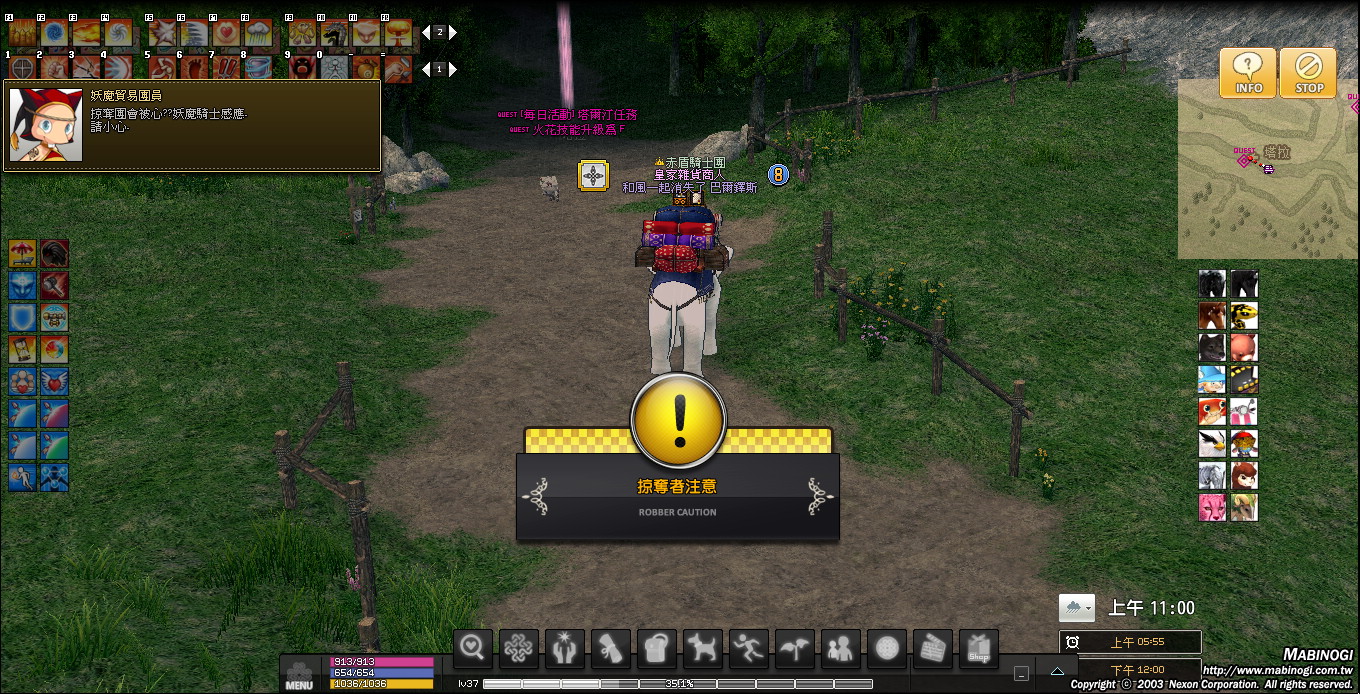Open the backpack inventory icon
Image resolution: width=1360 pixels, height=694 pixels.
(657, 649)
